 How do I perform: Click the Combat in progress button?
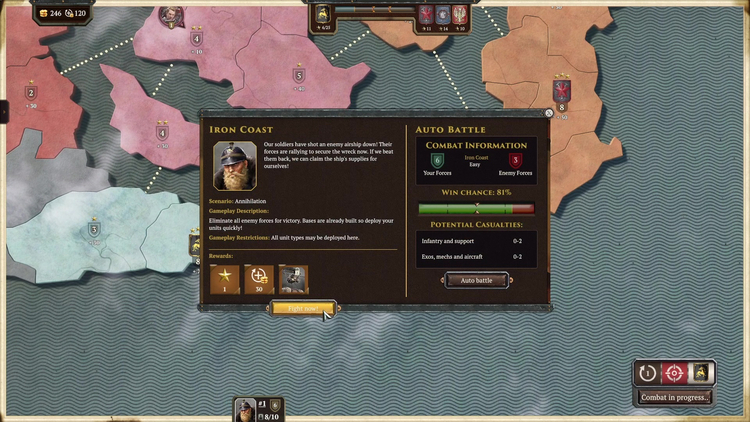pyautogui.click(x=676, y=397)
